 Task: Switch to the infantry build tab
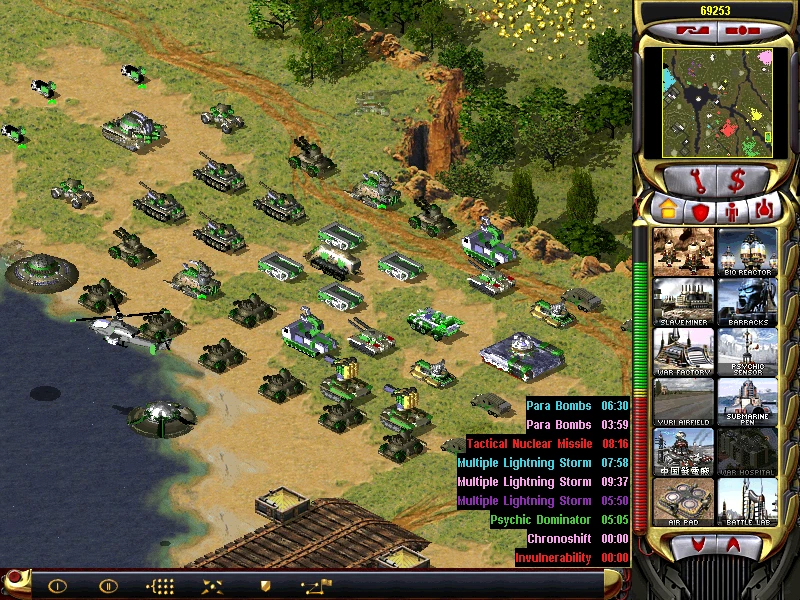point(731,210)
